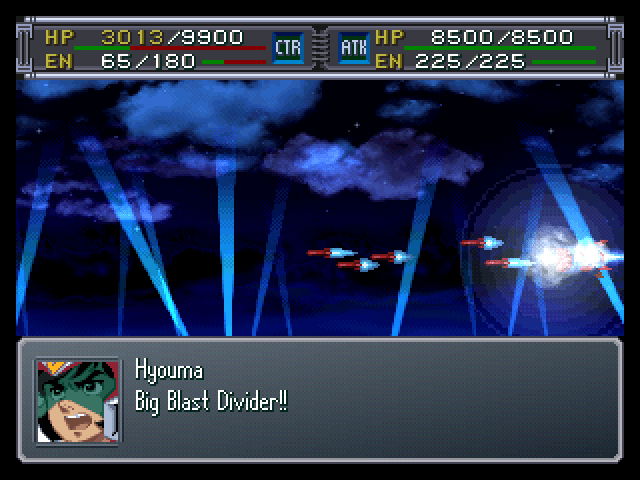Select the ATK attacker indicator badge
640x480 pixels.
point(353,46)
